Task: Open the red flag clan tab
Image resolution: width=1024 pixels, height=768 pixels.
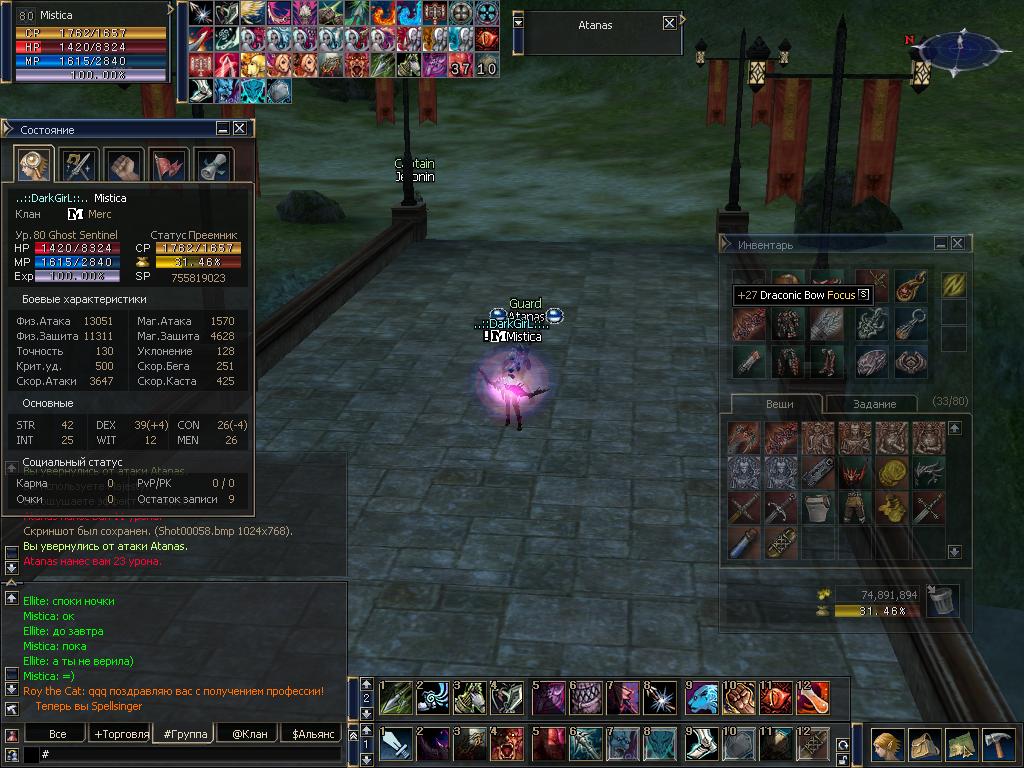Action: click(169, 165)
